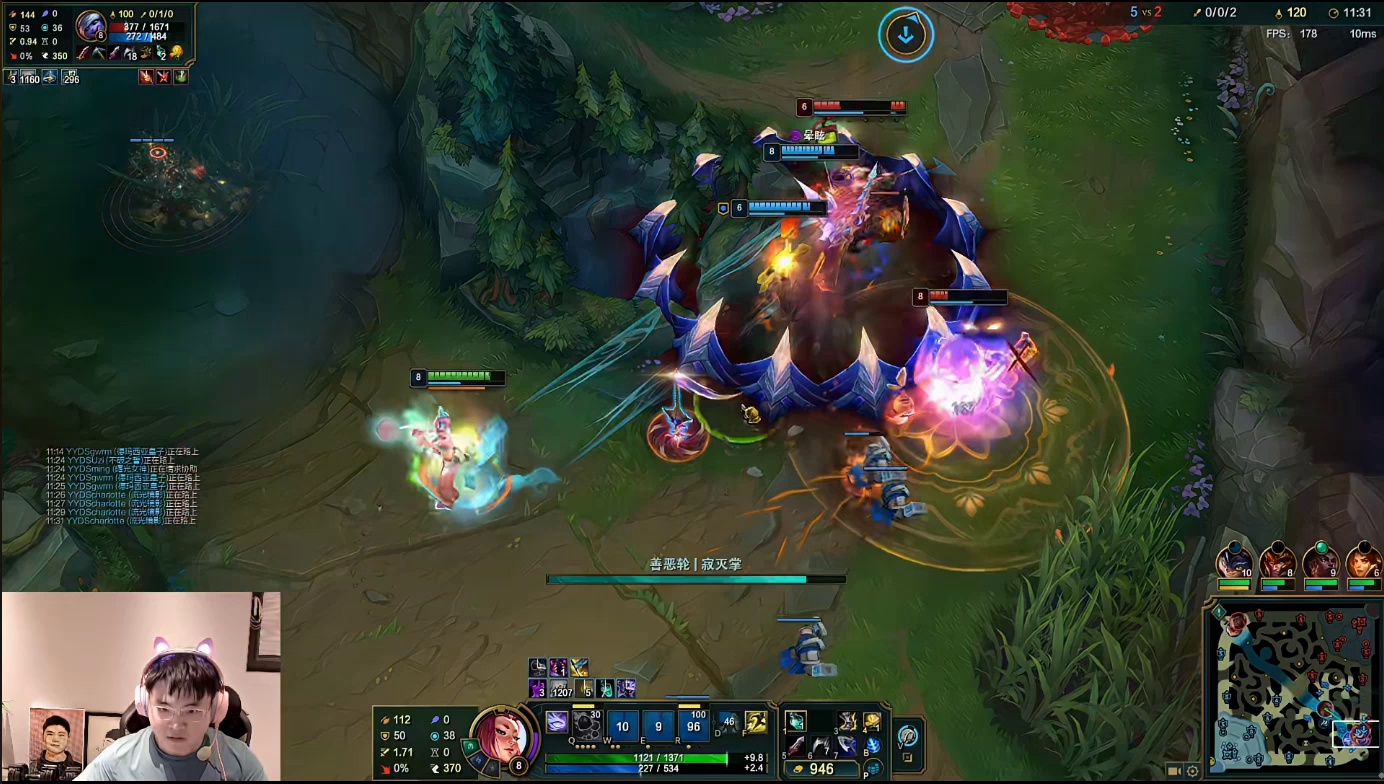Click on the minimap

1290,688
